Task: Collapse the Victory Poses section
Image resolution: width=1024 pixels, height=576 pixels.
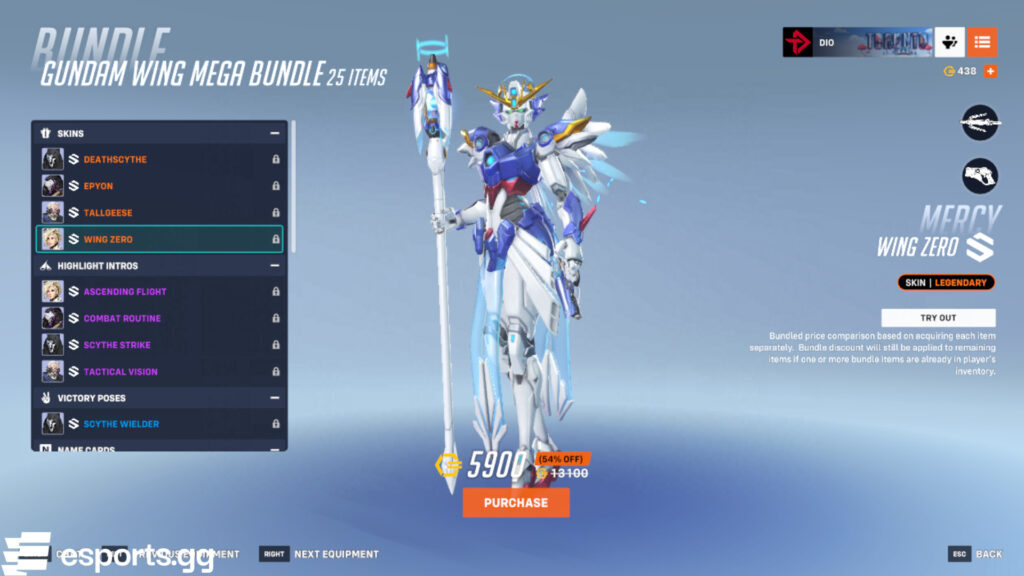Action: tap(274, 398)
